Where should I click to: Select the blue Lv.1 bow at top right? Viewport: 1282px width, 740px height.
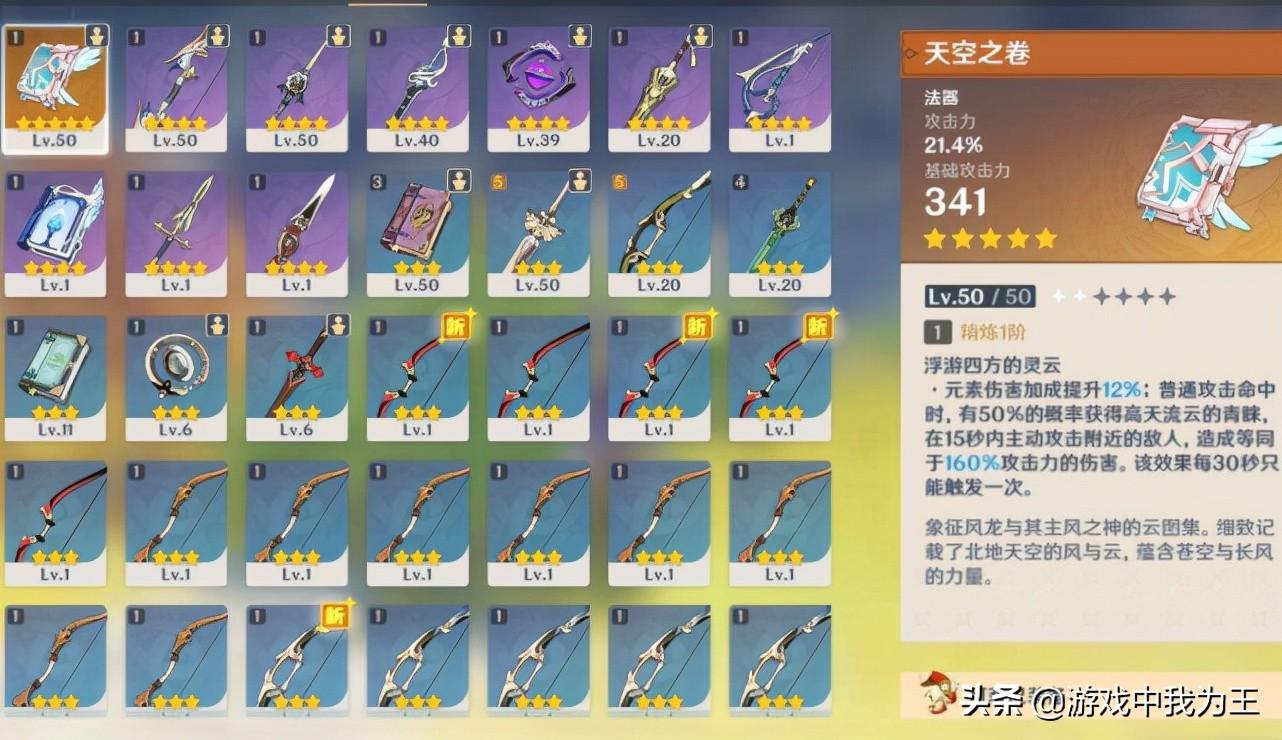click(780, 75)
